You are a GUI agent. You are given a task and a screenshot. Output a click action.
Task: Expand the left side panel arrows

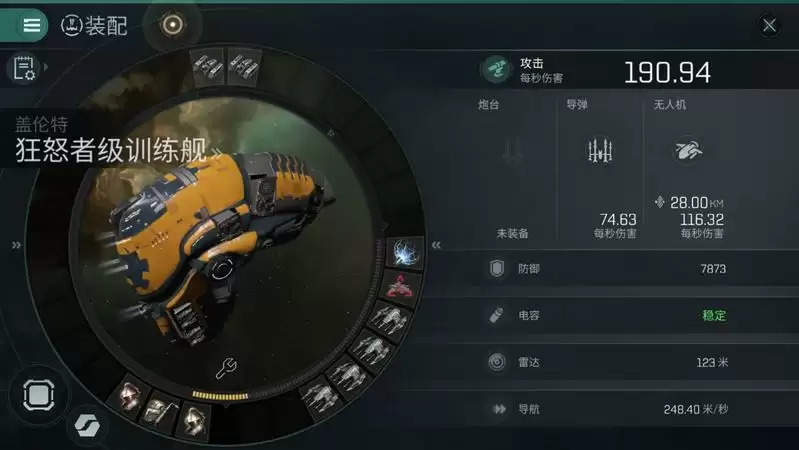[x=15, y=245]
